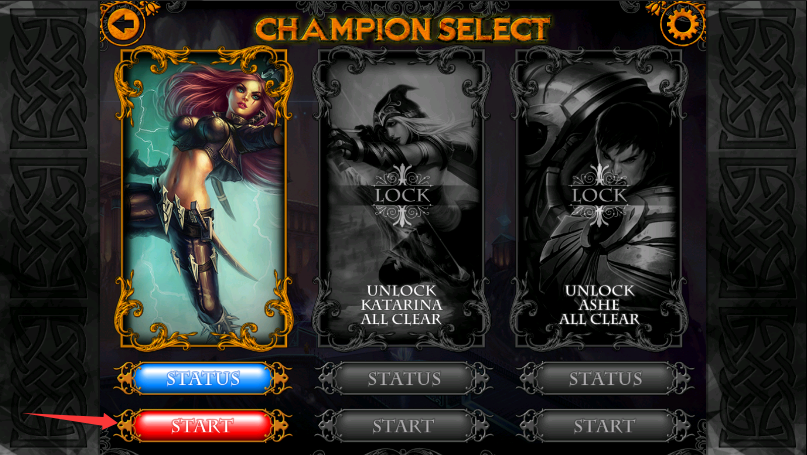Click the red START button
The image size is (807, 455).
click(203, 425)
